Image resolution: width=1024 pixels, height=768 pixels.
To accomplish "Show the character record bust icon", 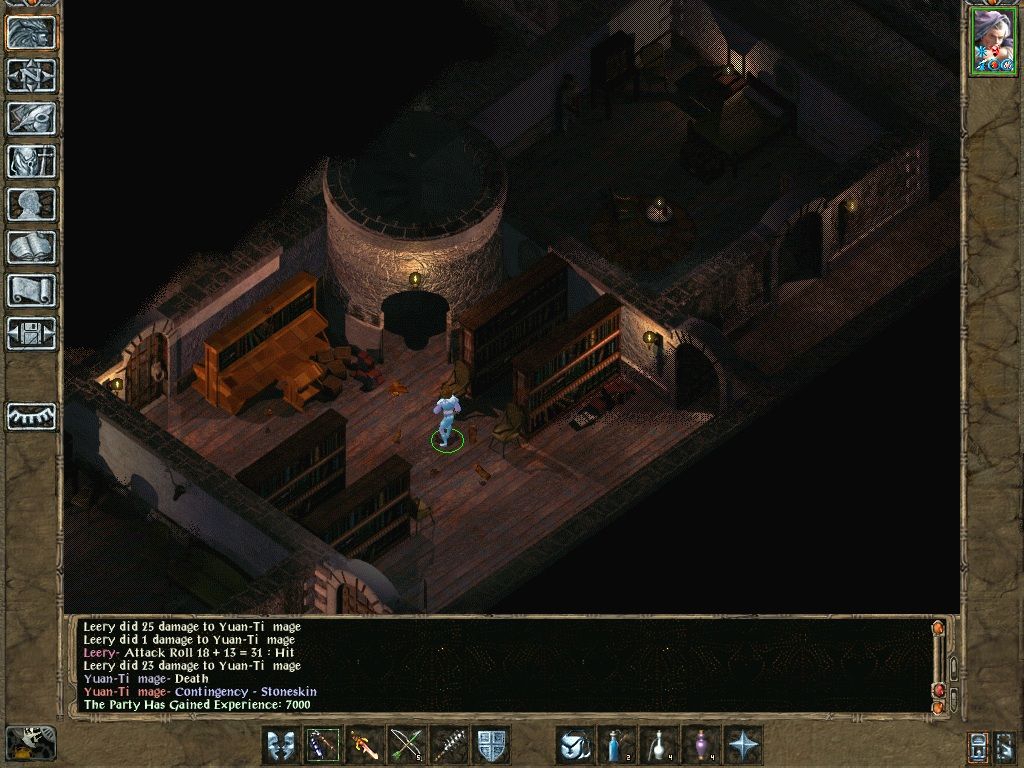I will pos(32,204).
